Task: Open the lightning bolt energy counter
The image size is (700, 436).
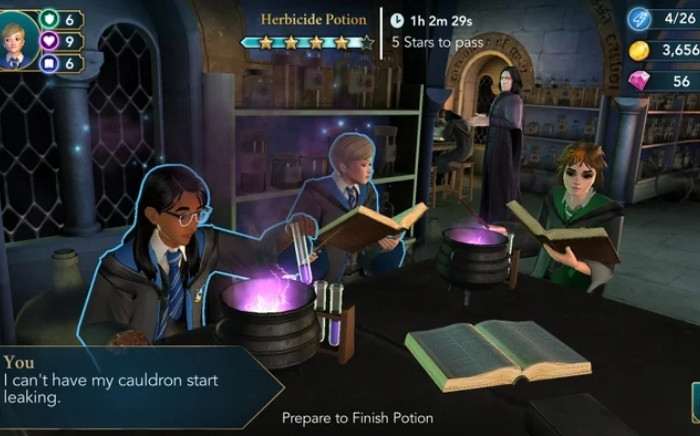Action: [x=639, y=19]
